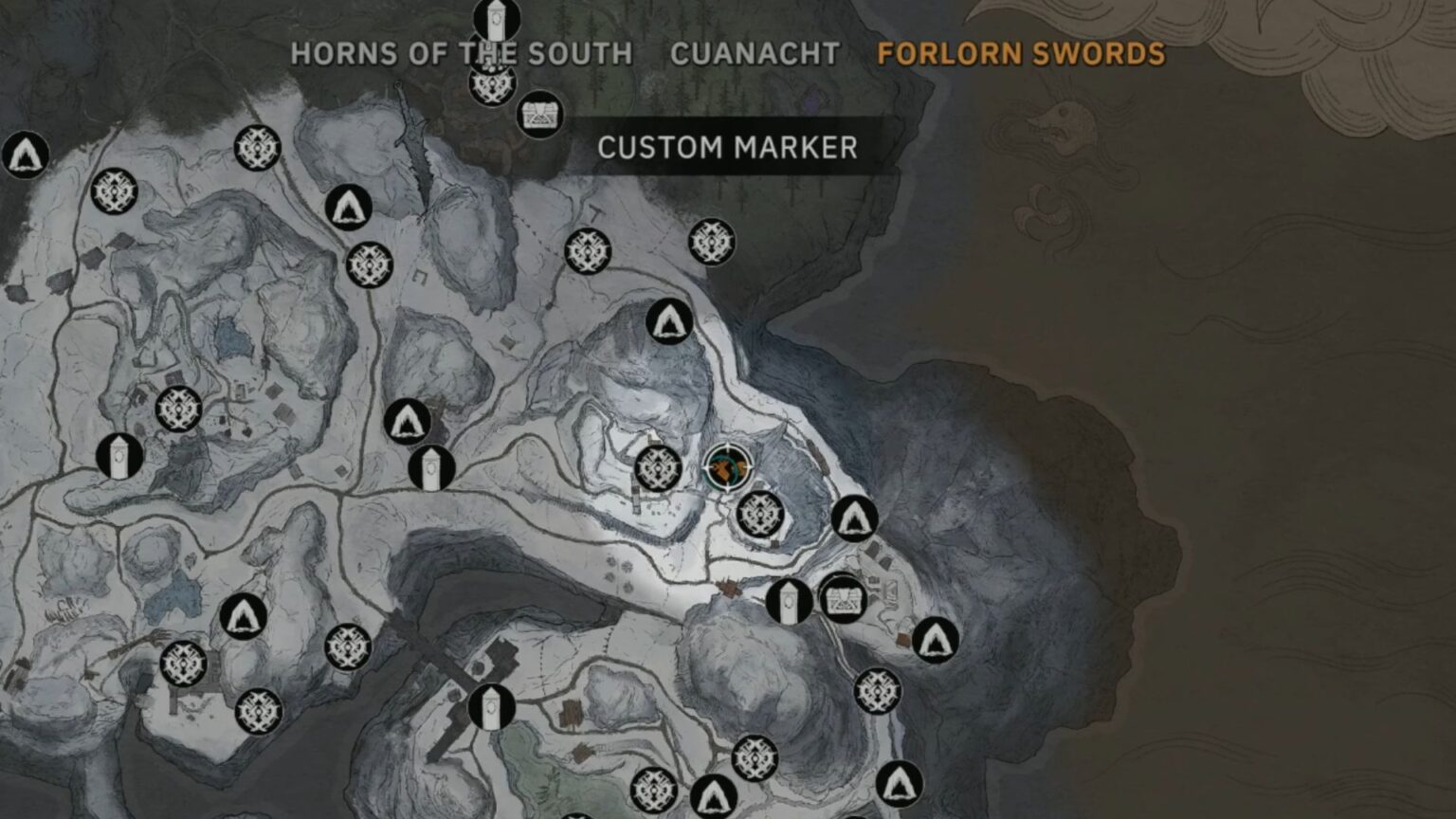
Task: Select the Custom Marker crosshair icon
Action: coord(726,468)
